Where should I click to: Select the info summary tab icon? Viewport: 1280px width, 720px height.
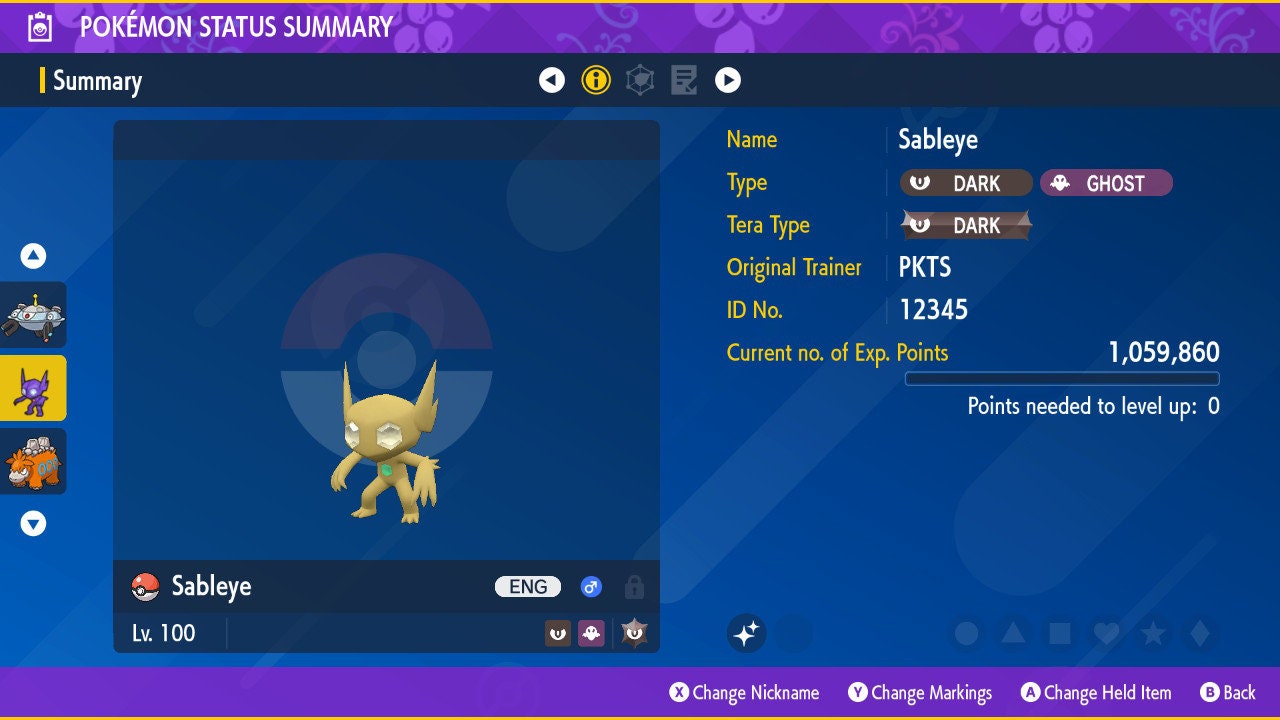[596, 80]
